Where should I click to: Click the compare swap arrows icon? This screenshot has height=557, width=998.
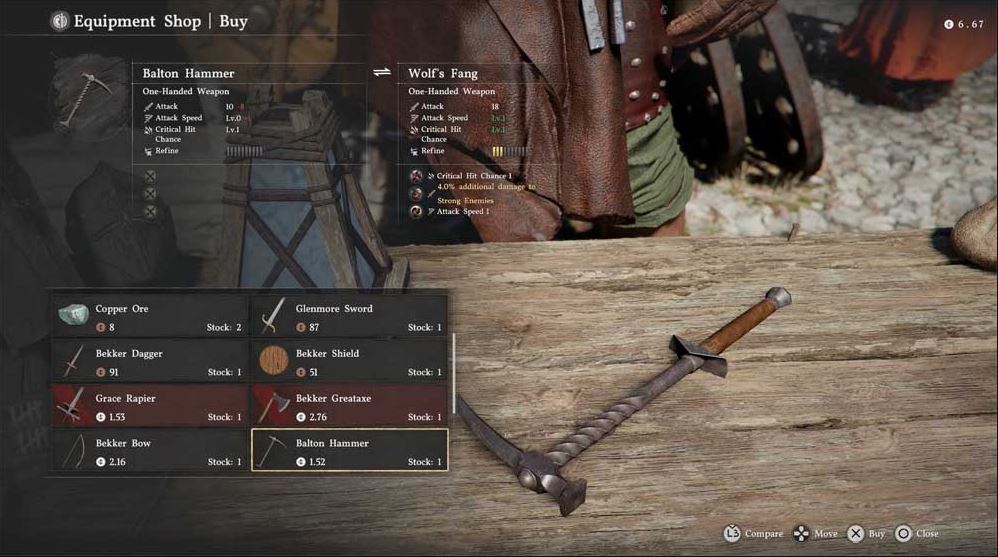click(381, 73)
